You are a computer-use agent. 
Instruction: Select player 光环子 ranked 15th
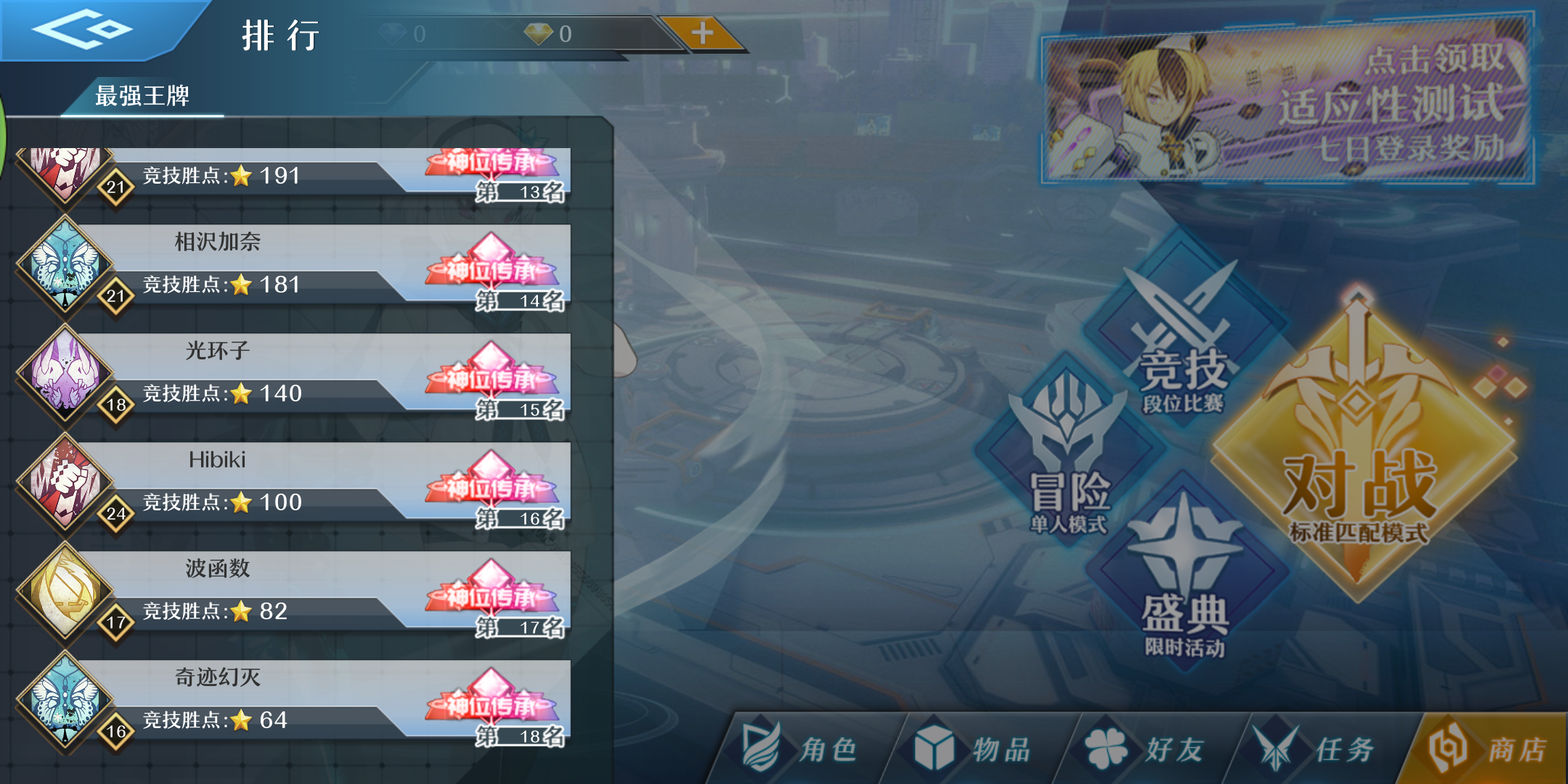click(290, 370)
